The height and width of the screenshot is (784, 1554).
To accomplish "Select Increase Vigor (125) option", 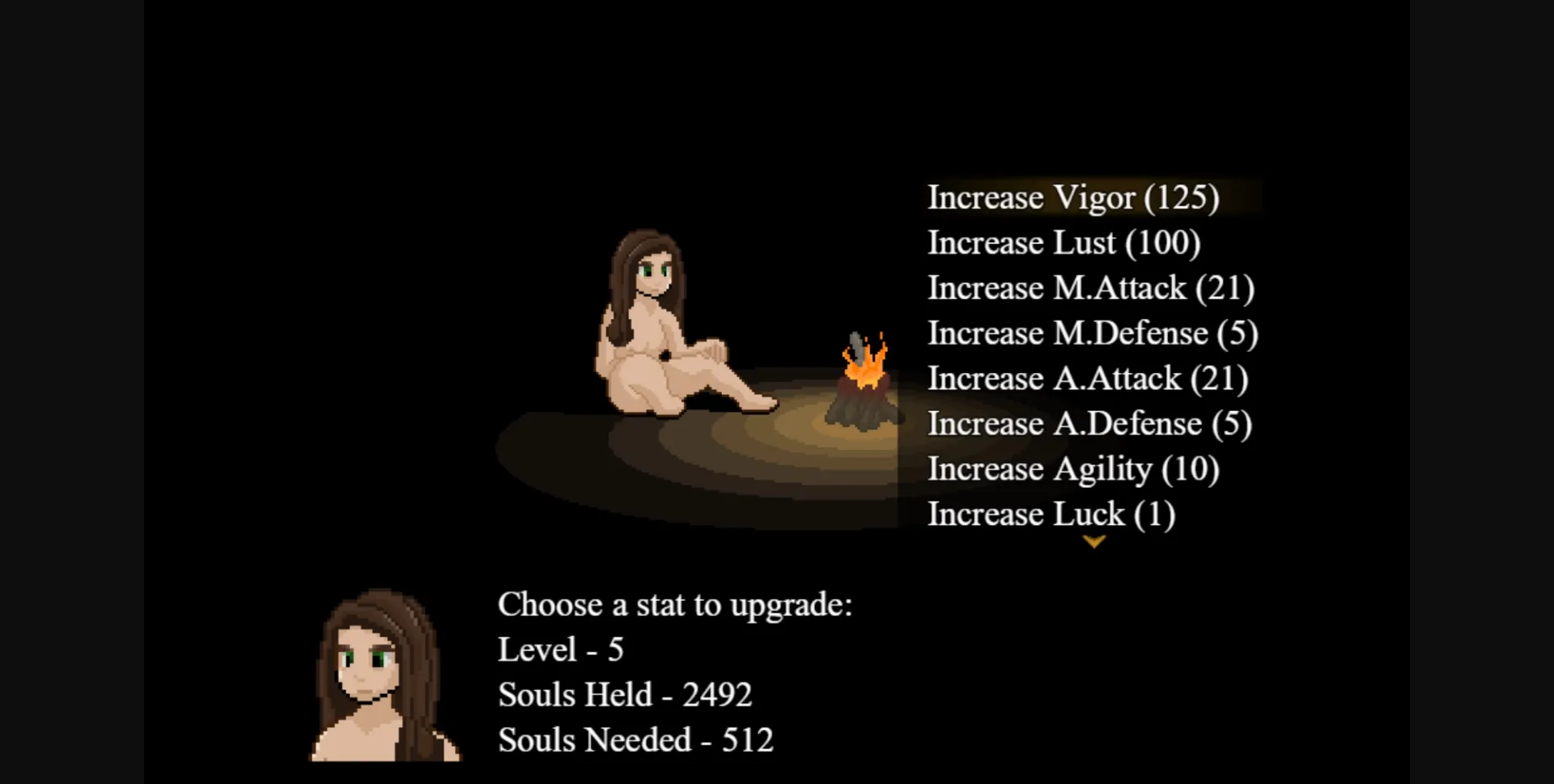I will coord(1074,197).
